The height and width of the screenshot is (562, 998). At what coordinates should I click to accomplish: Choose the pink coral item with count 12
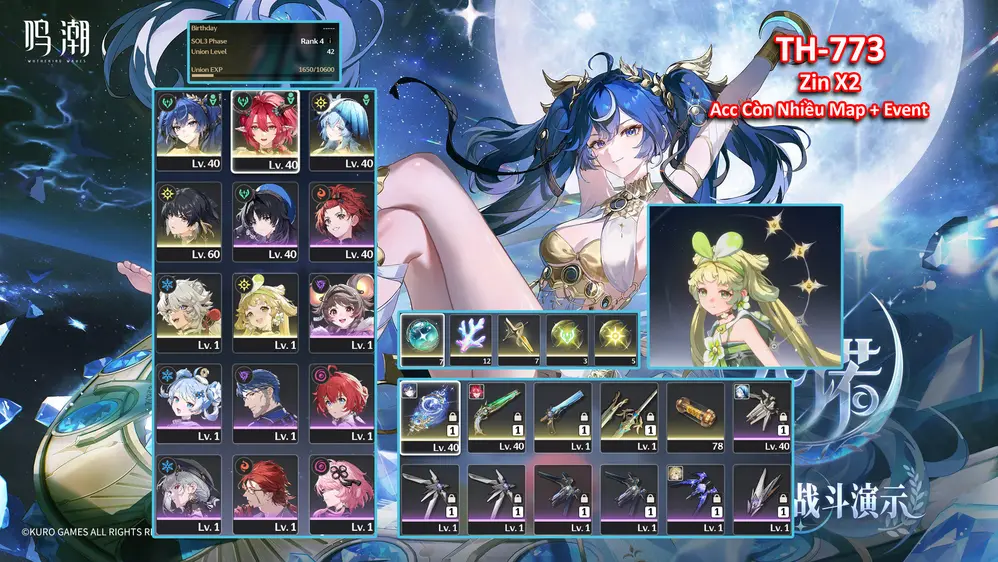click(x=471, y=340)
